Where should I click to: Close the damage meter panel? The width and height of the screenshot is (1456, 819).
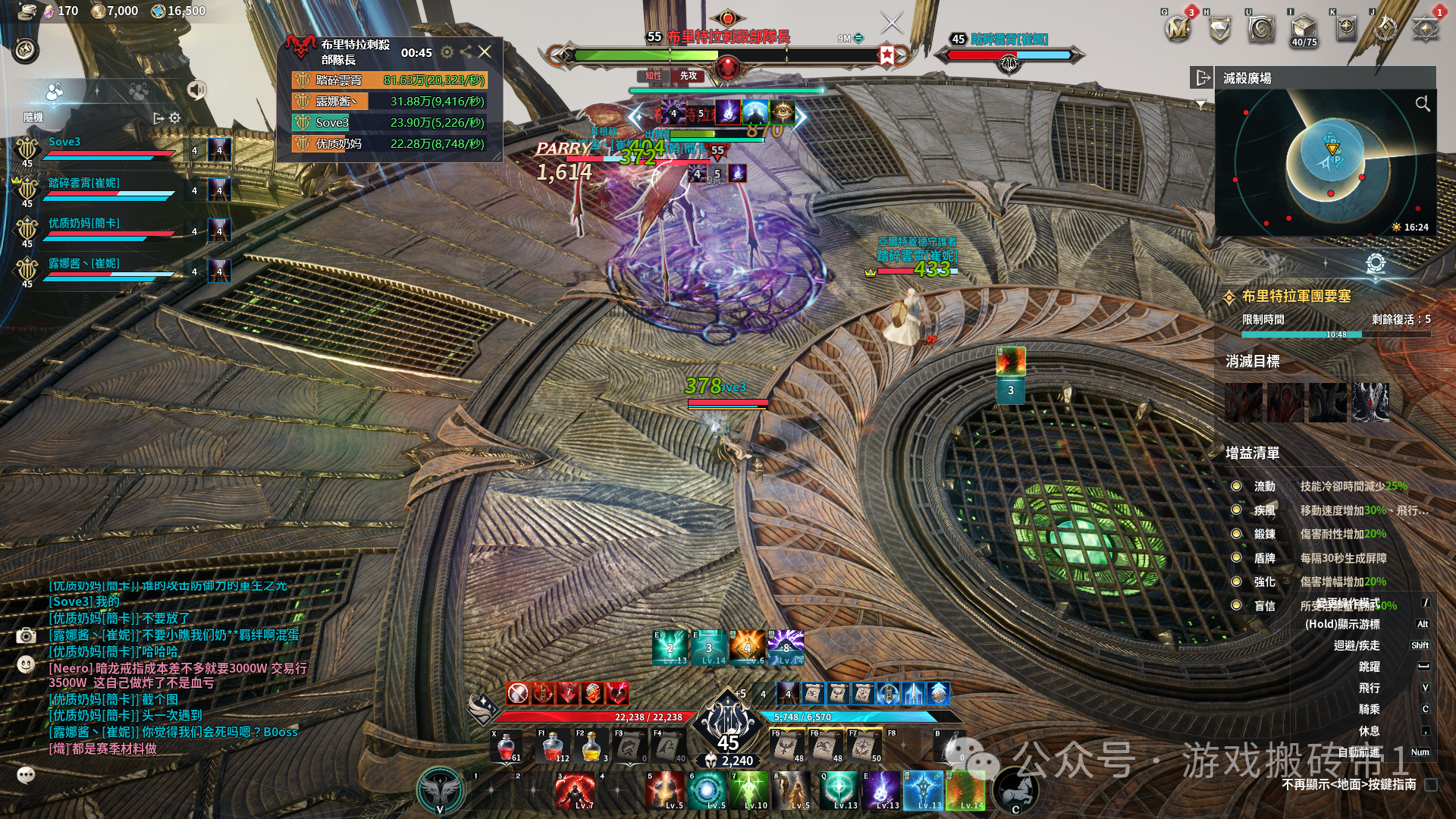(x=485, y=52)
